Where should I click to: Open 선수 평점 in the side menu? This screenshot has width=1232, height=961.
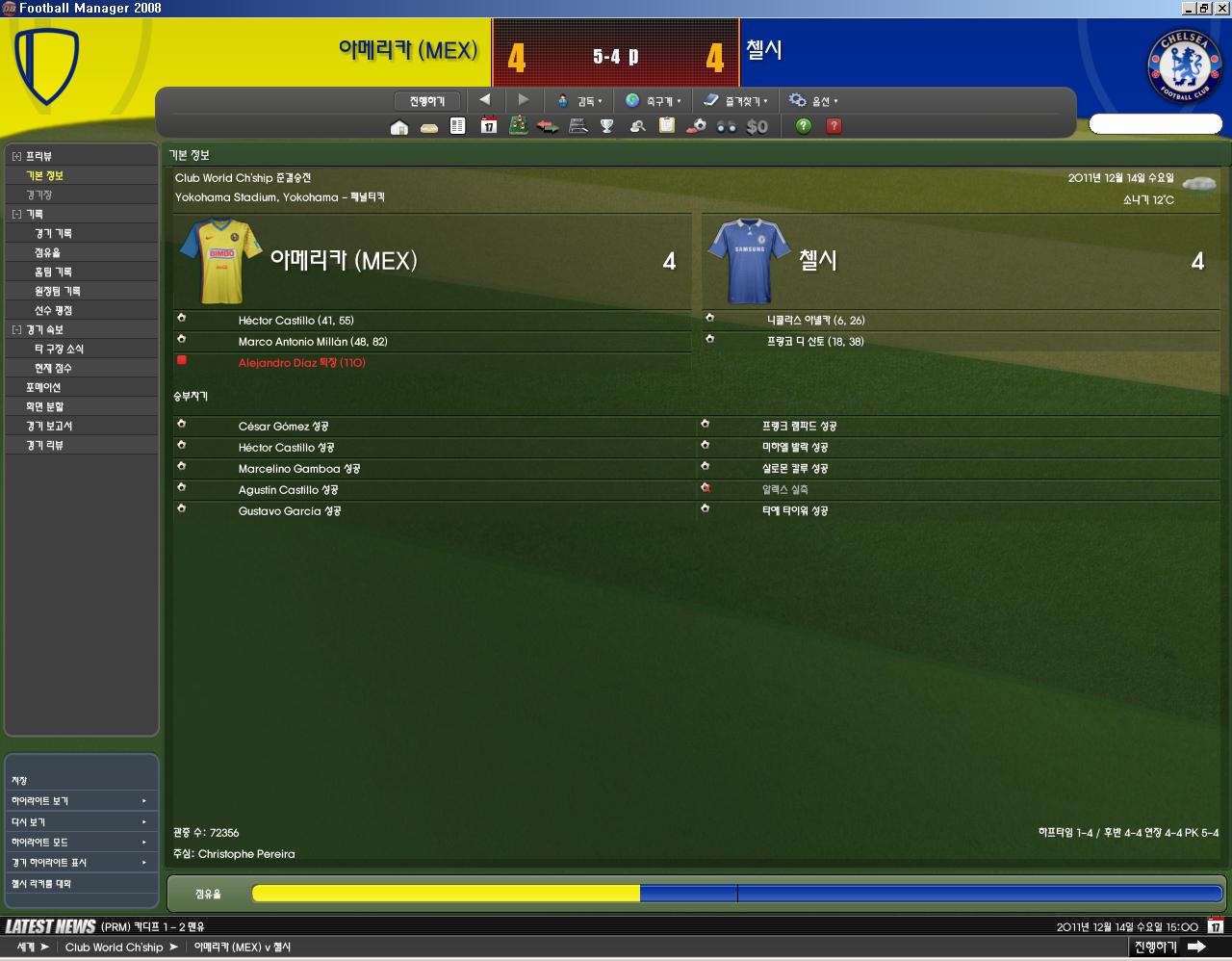tap(53, 310)
